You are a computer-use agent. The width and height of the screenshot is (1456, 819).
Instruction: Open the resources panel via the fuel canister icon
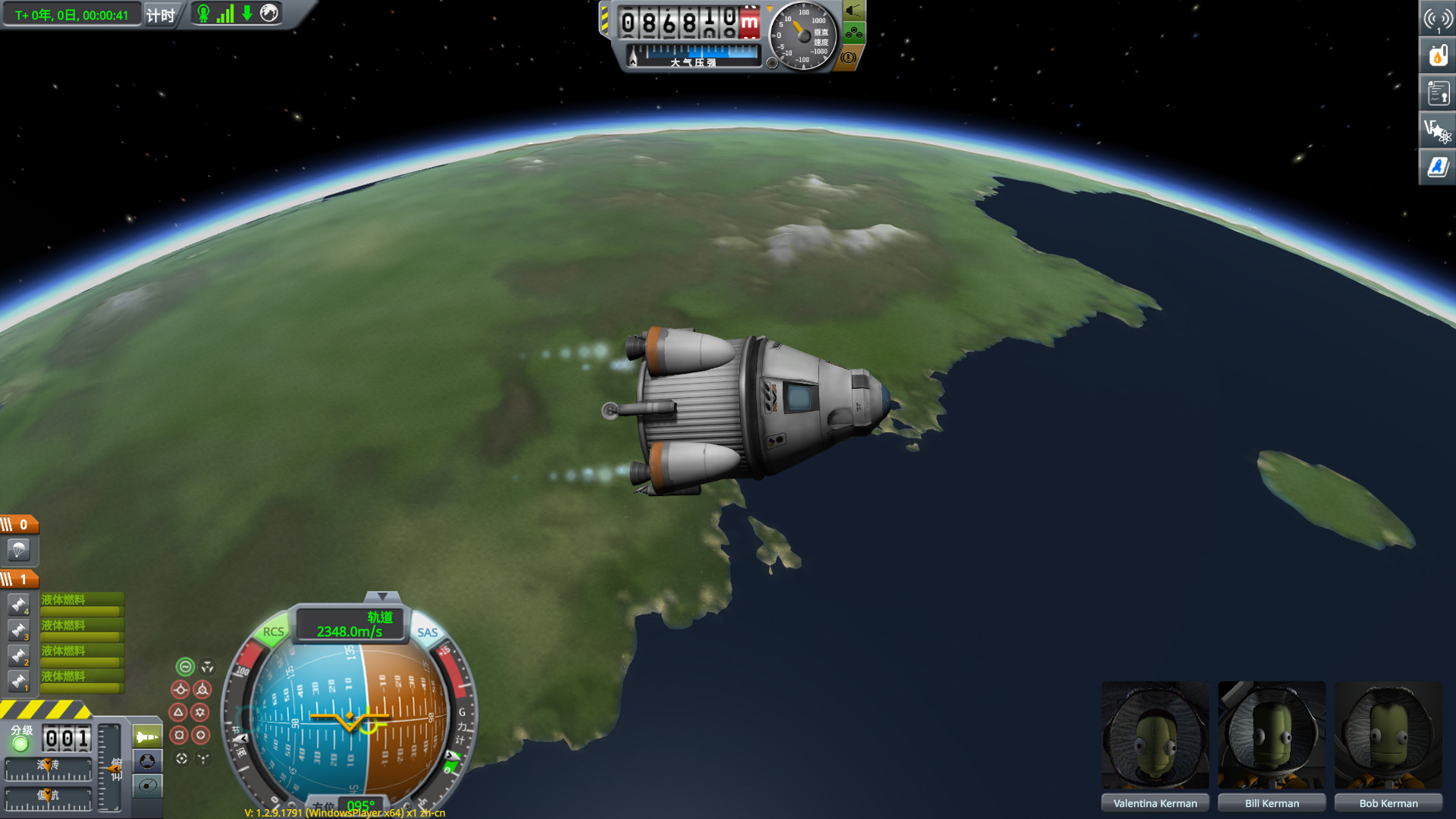pos(1438,55)
